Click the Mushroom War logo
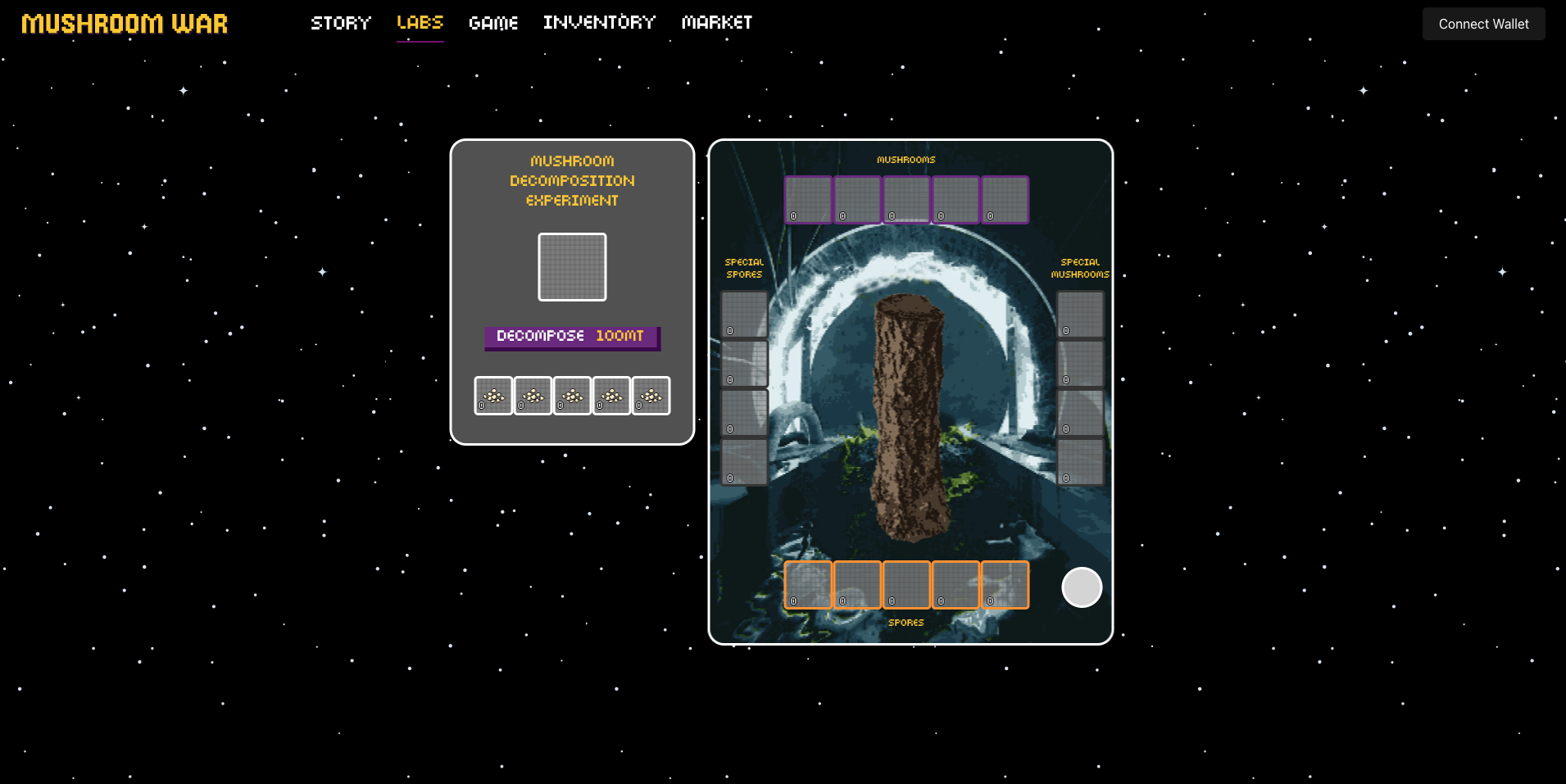 tap(125, 24)
